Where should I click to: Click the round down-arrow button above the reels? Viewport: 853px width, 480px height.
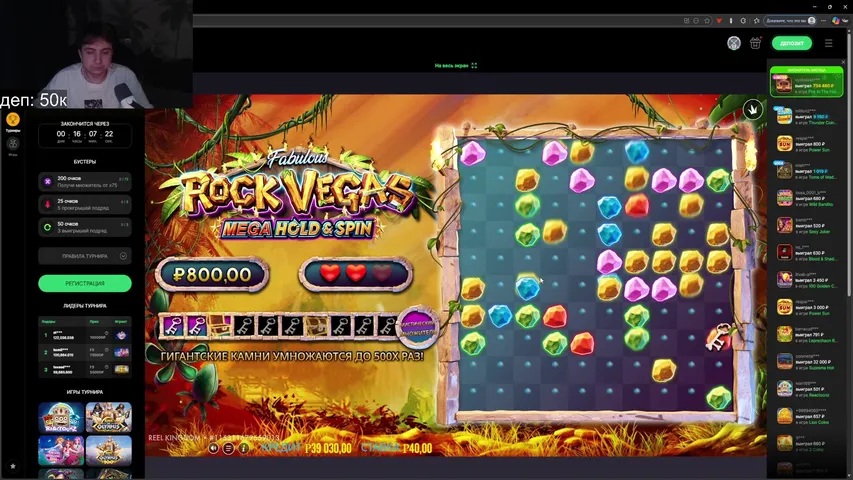(752, 109)
